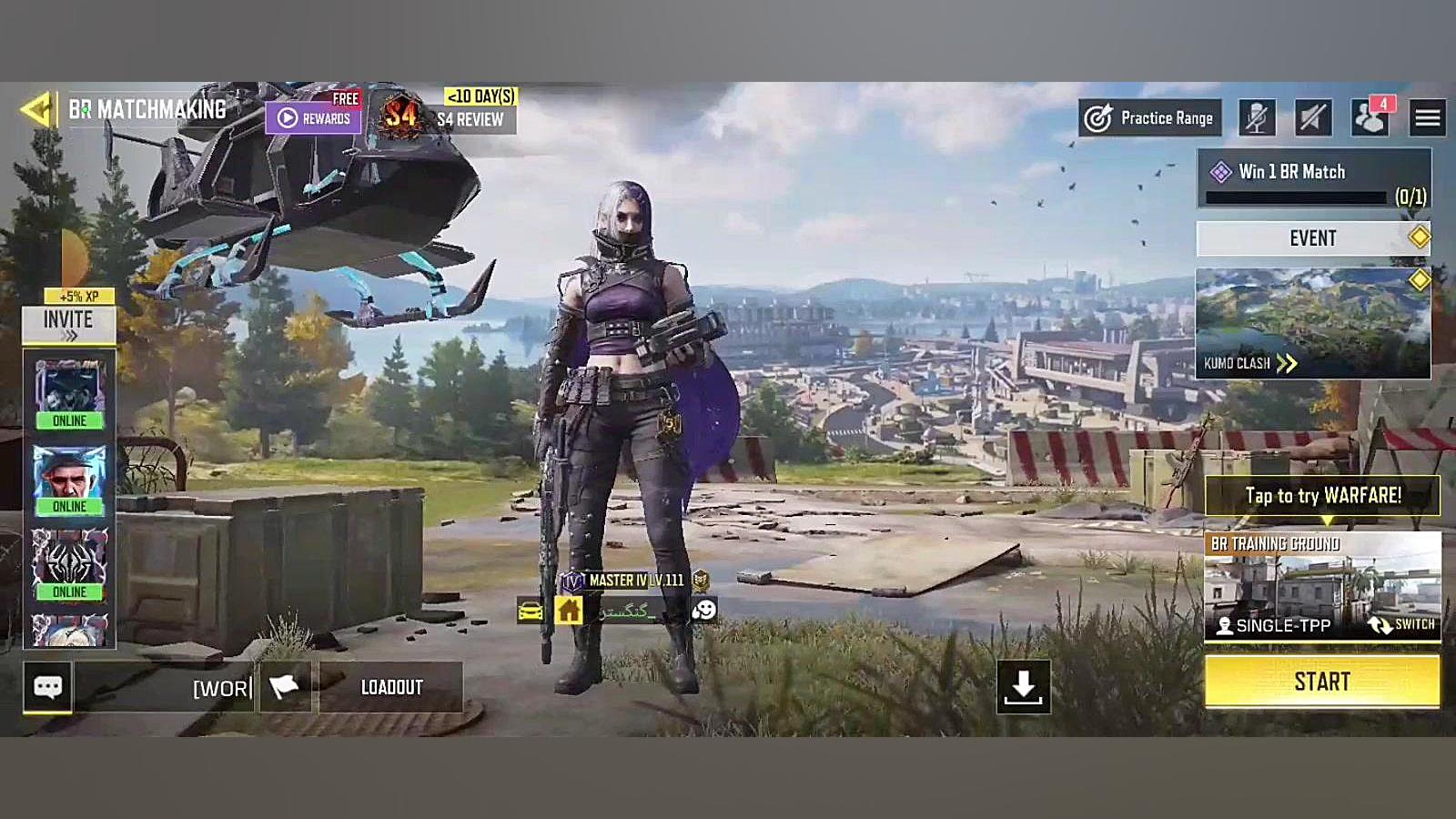Viewport: 1456px width, 819px height.
Task: Tap the try WARFARE banner
Action: (x=1322, y=496)
